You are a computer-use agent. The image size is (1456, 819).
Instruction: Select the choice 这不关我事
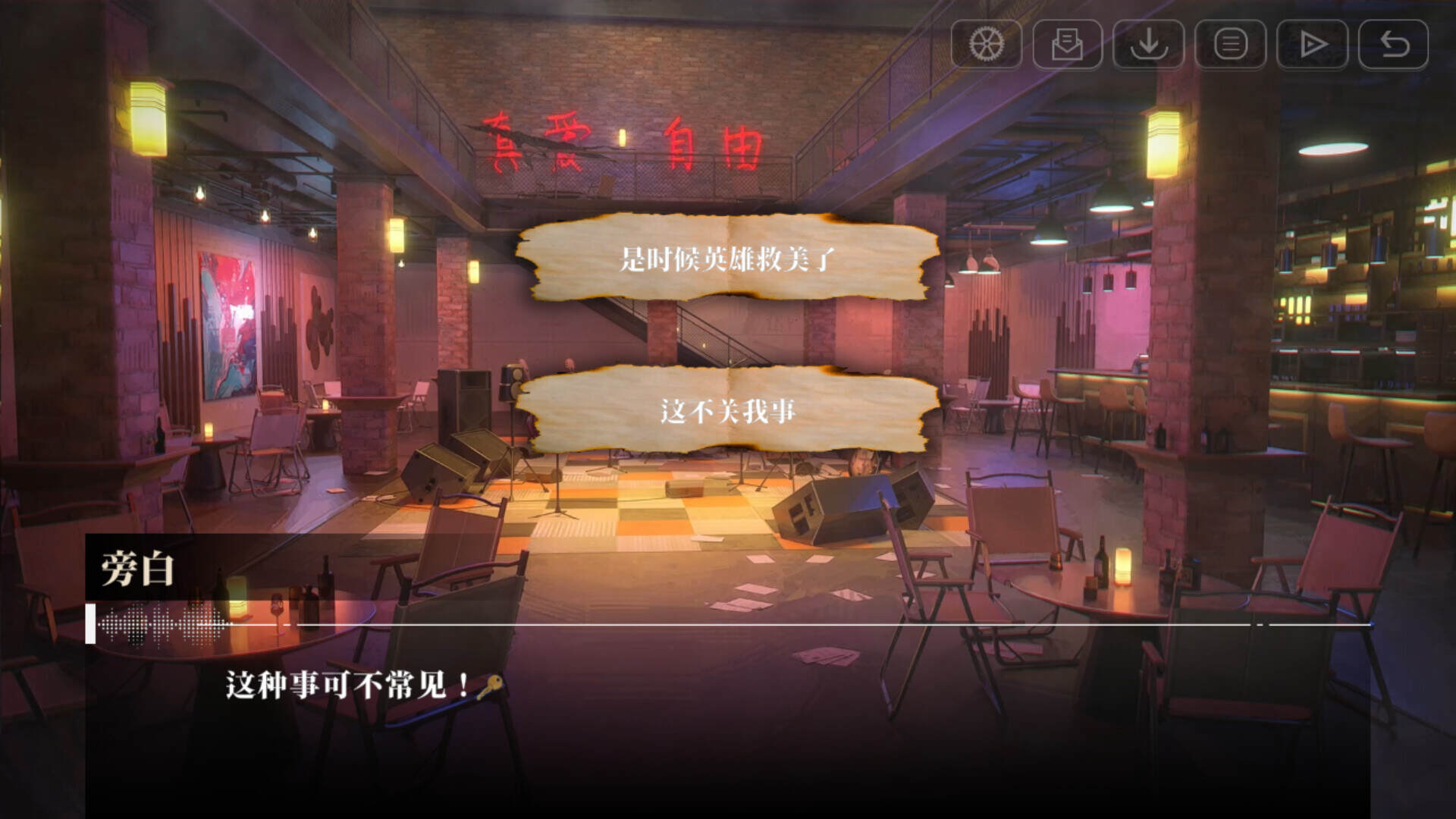coord(728,410)
